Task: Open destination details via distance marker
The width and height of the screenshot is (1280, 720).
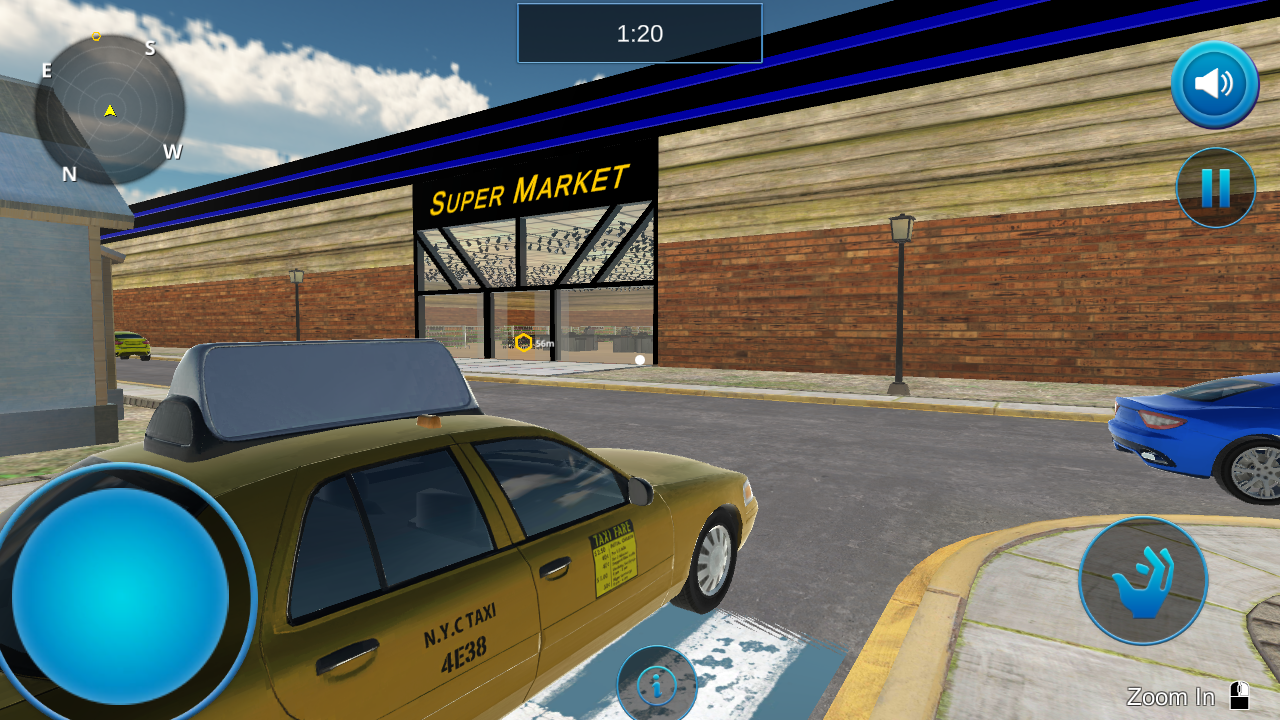Action: (x=530, y=342)
